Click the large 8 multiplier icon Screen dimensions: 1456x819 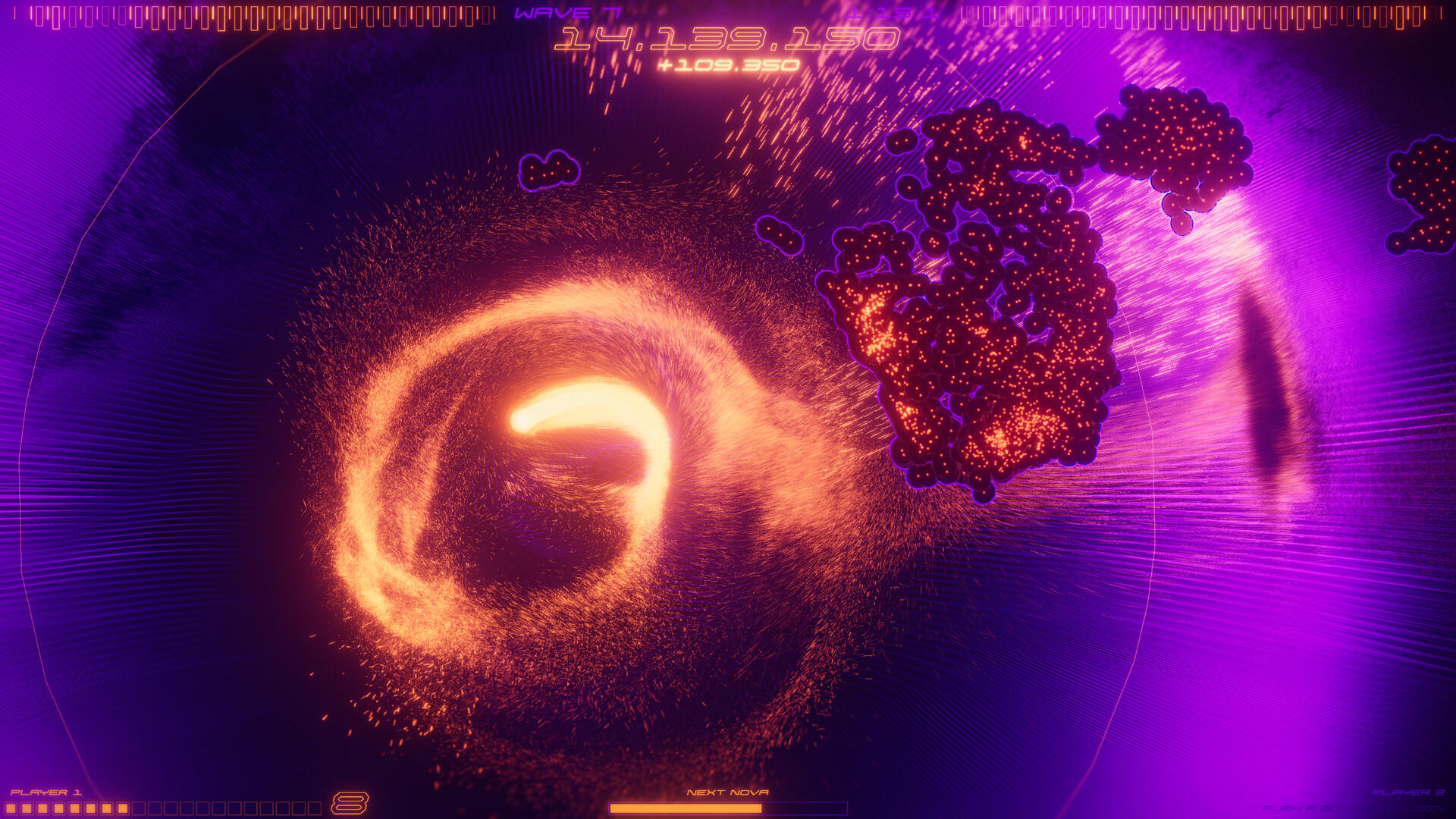349,802
